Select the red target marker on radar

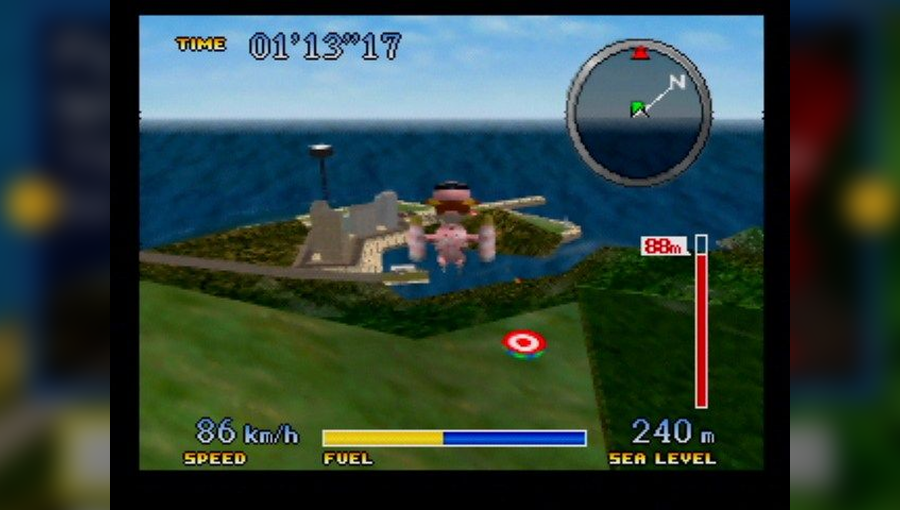639,52
